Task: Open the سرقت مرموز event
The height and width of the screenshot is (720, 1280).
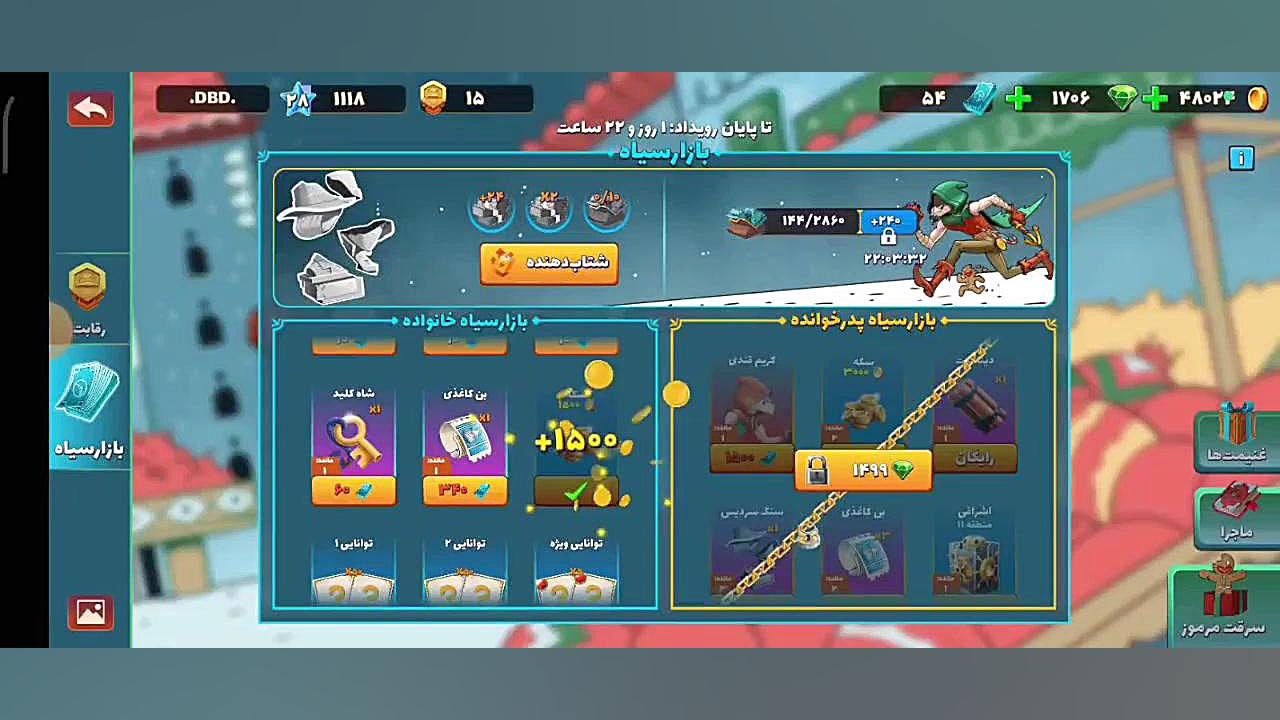Action: point(1225,603)
